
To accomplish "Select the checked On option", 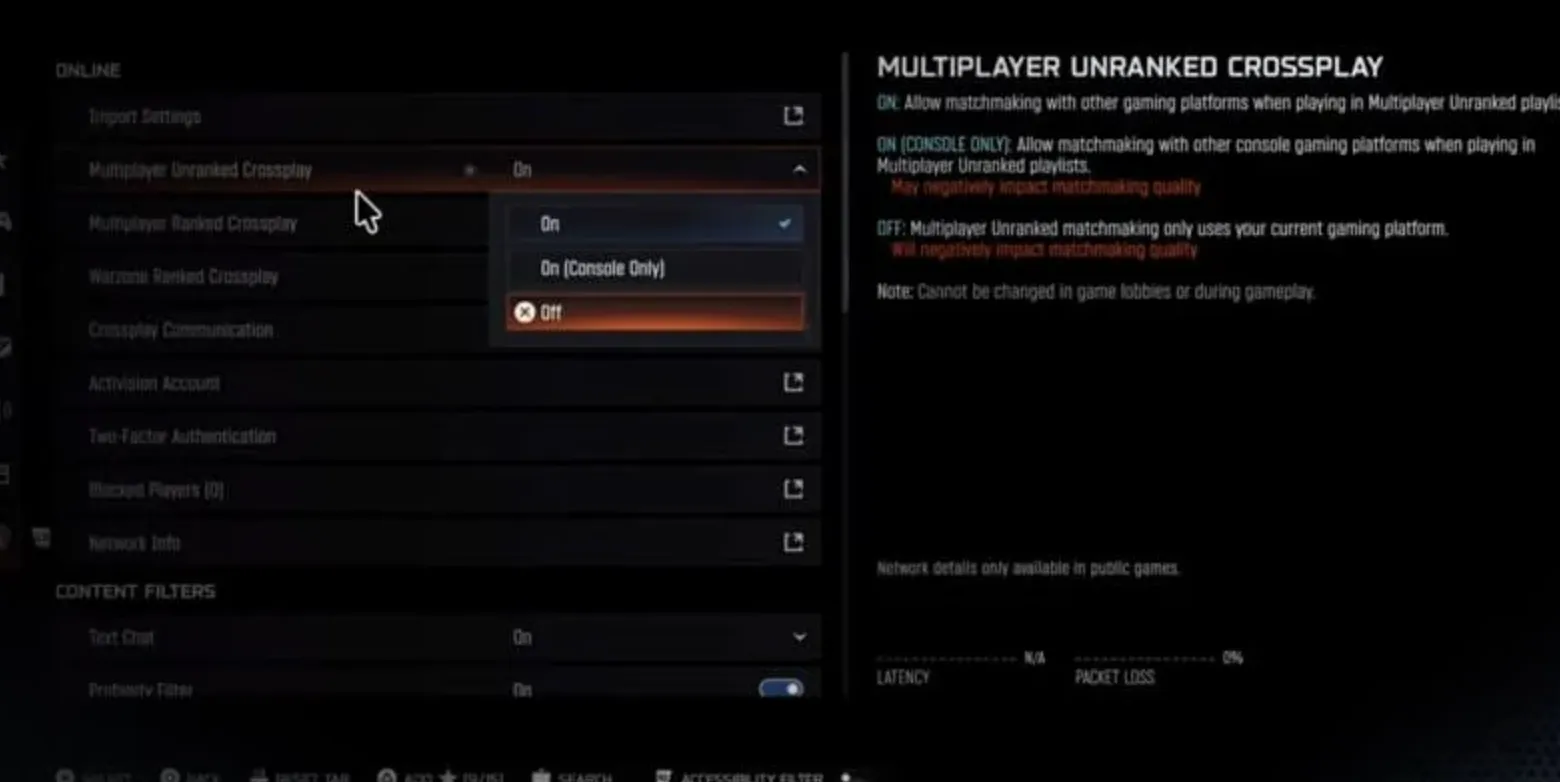I will pos(655,223).
